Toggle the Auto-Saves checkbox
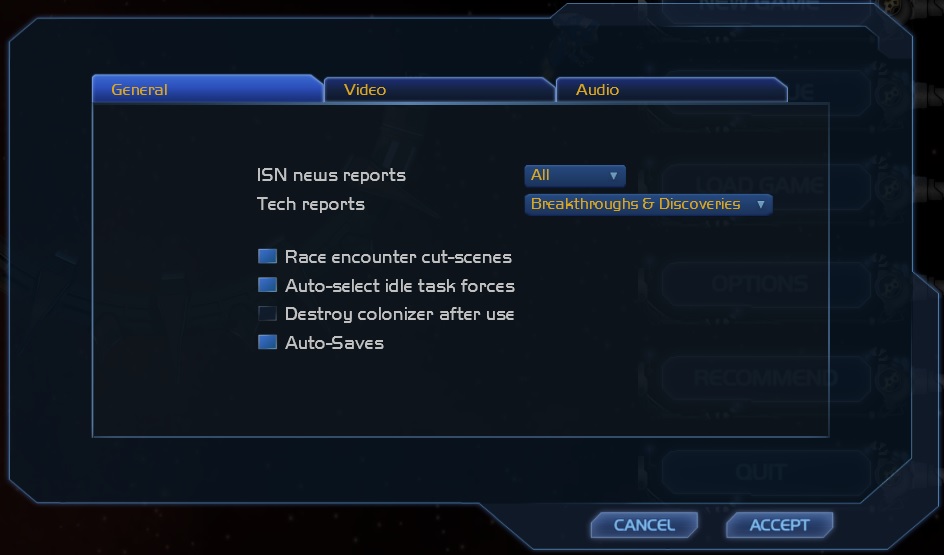The image size is (944, 555). click(x=267, y=343)
